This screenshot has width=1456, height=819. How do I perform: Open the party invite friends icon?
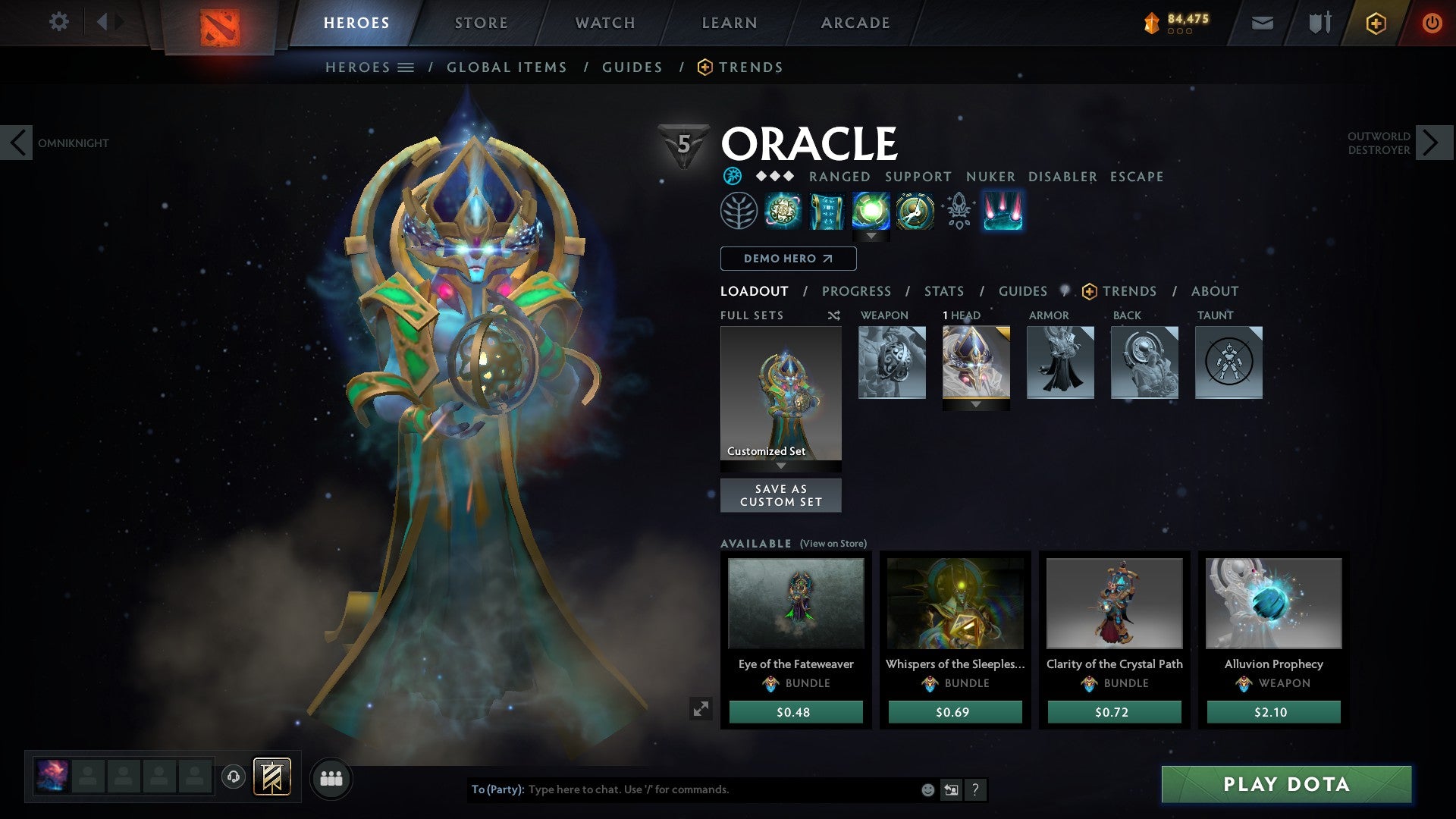(x=331, y=778)
